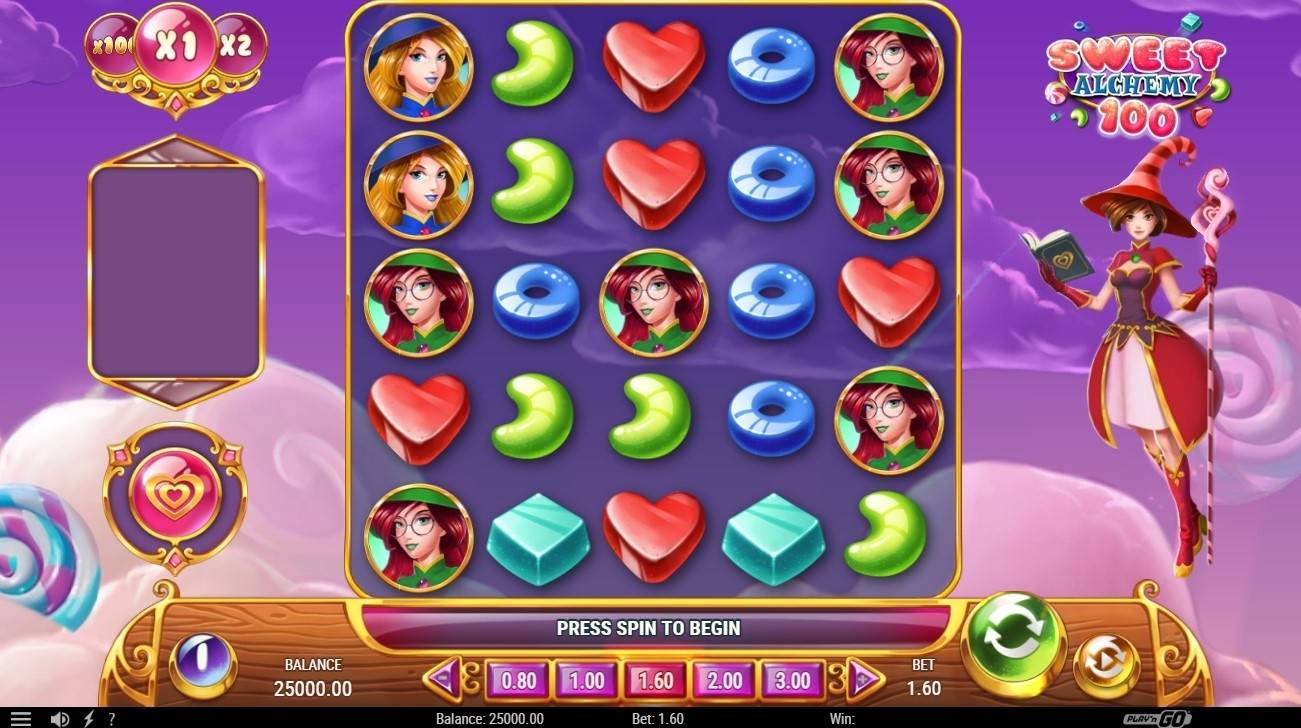Select the 3.00 bet amount
The width and height of the screenshot is (1301, 728).
point(792,680)
